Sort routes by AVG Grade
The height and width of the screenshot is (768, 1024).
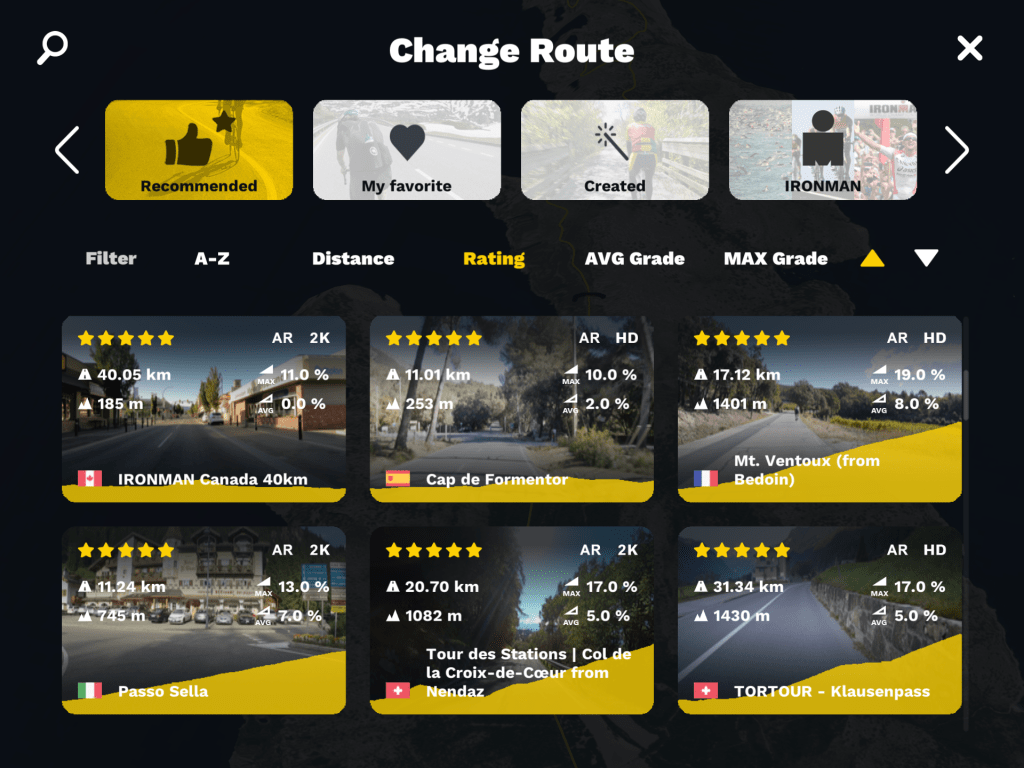click(x=635, y=258)
